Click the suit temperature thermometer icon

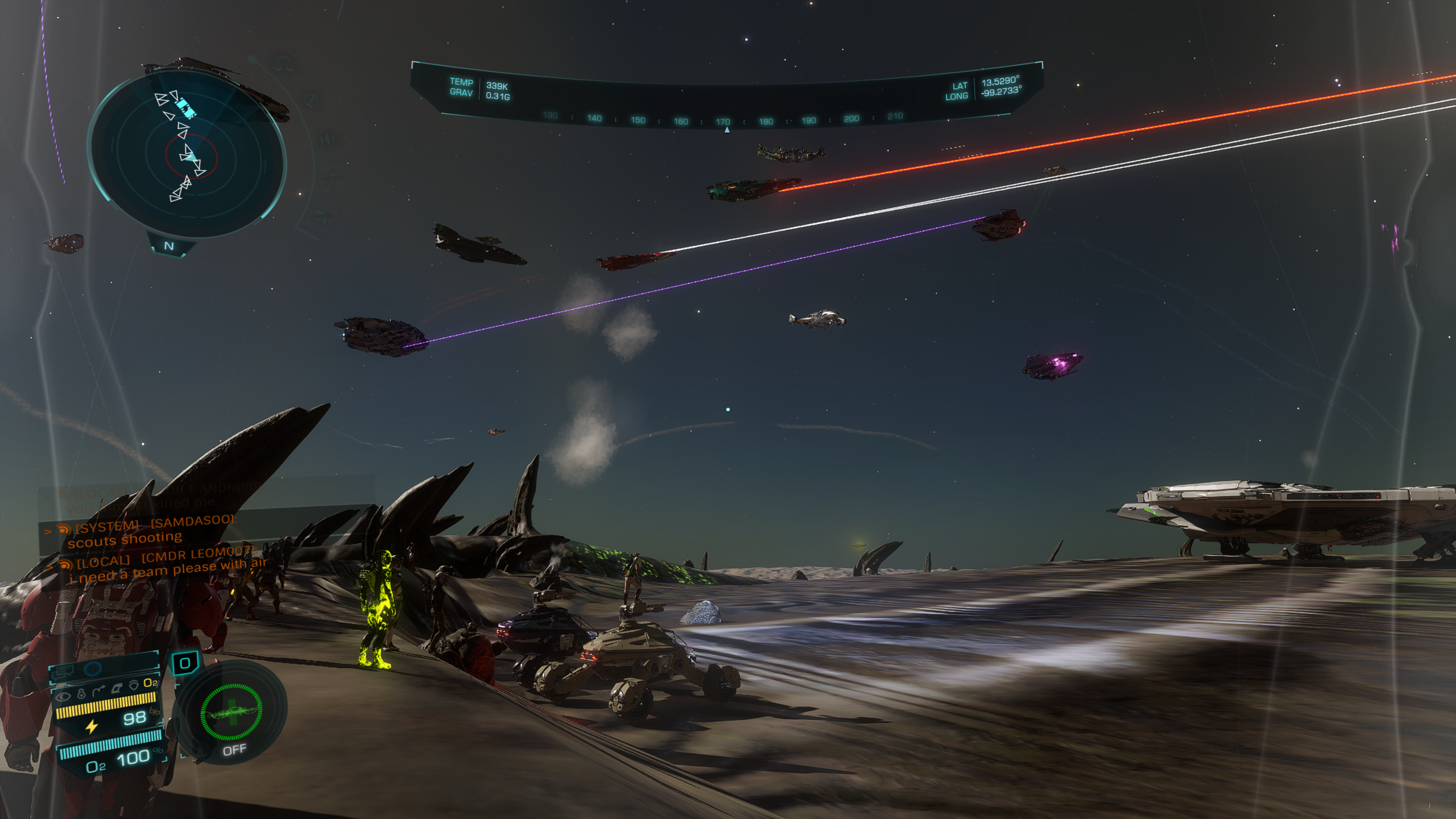[x=81, y=693]
